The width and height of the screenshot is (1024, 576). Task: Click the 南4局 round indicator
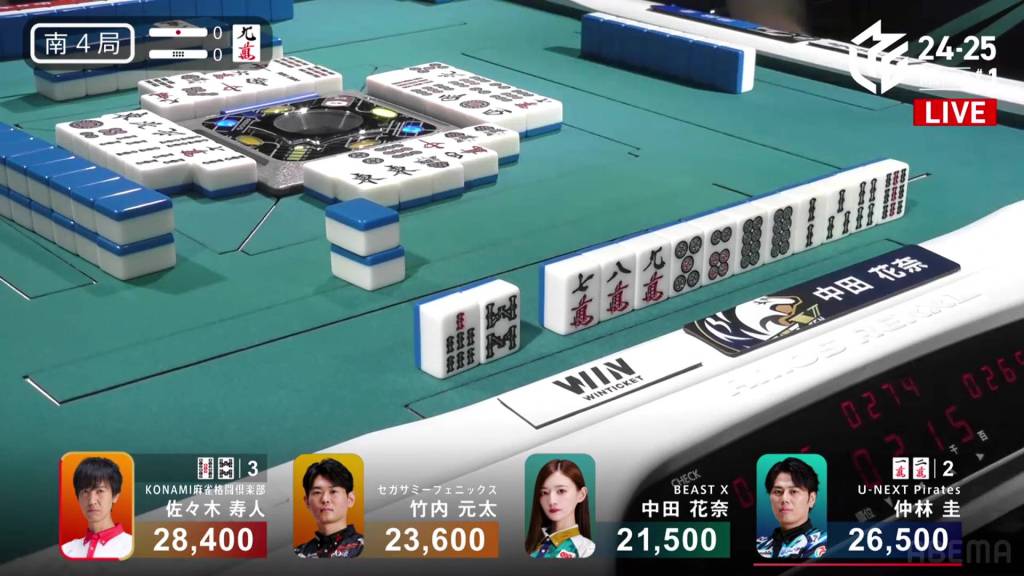(x=82, y=44)
